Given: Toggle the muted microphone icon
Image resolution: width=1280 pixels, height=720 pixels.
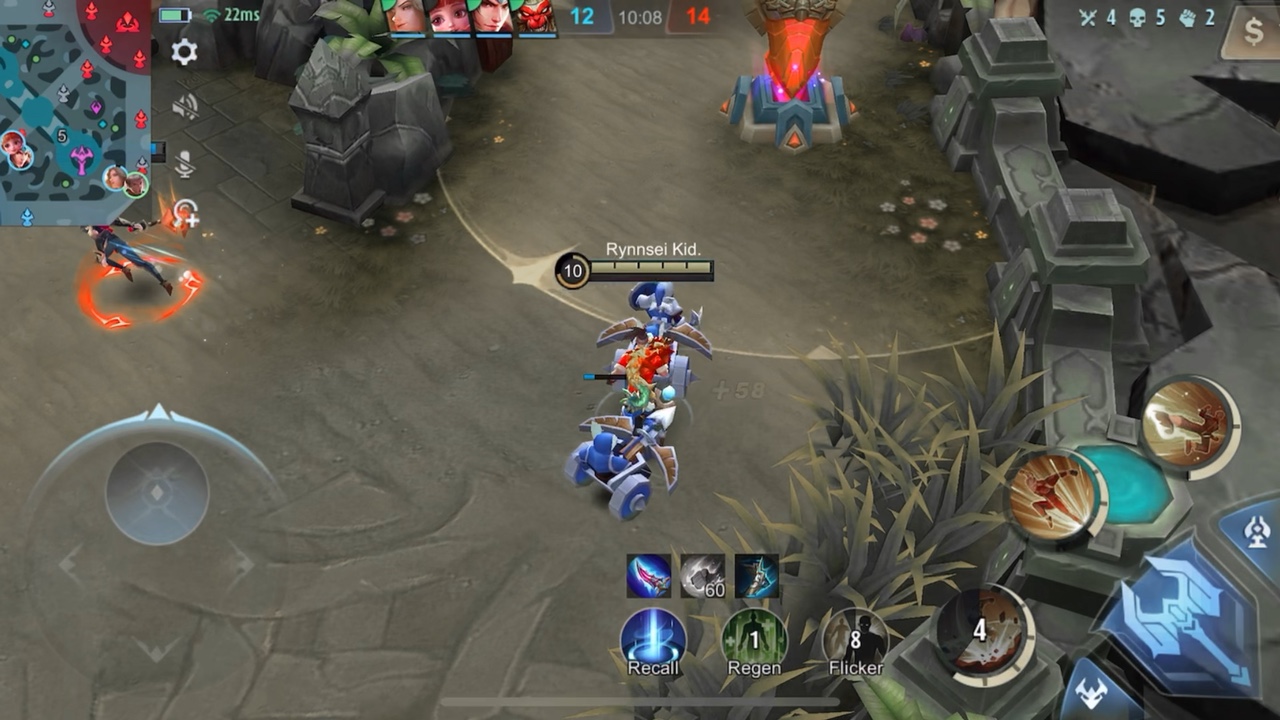Looking at the screenshot, I should [184, 163].
